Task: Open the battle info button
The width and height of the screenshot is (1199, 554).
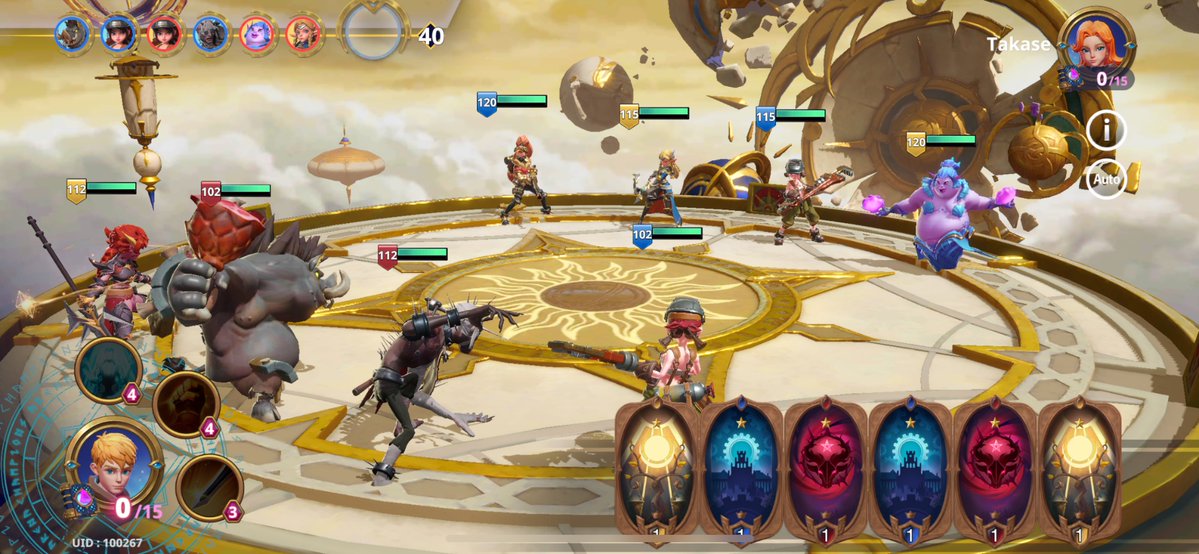Action: tap(1106, 130)
